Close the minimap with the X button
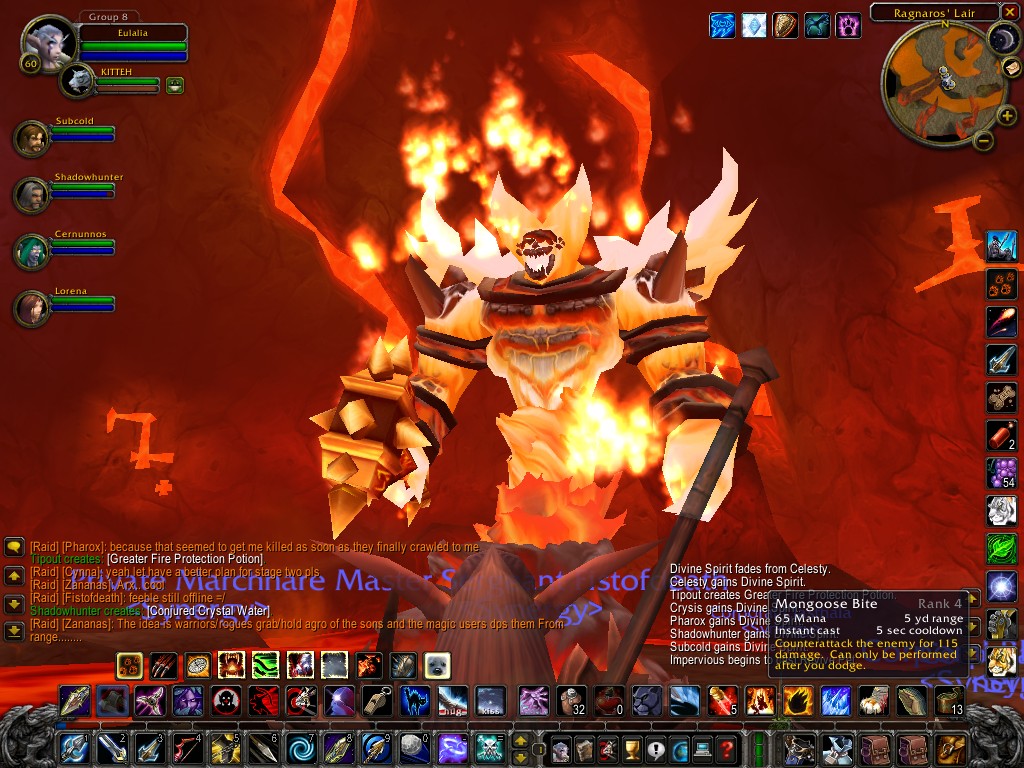This screenshot has height=768, width=1024. click(1008, 13)
